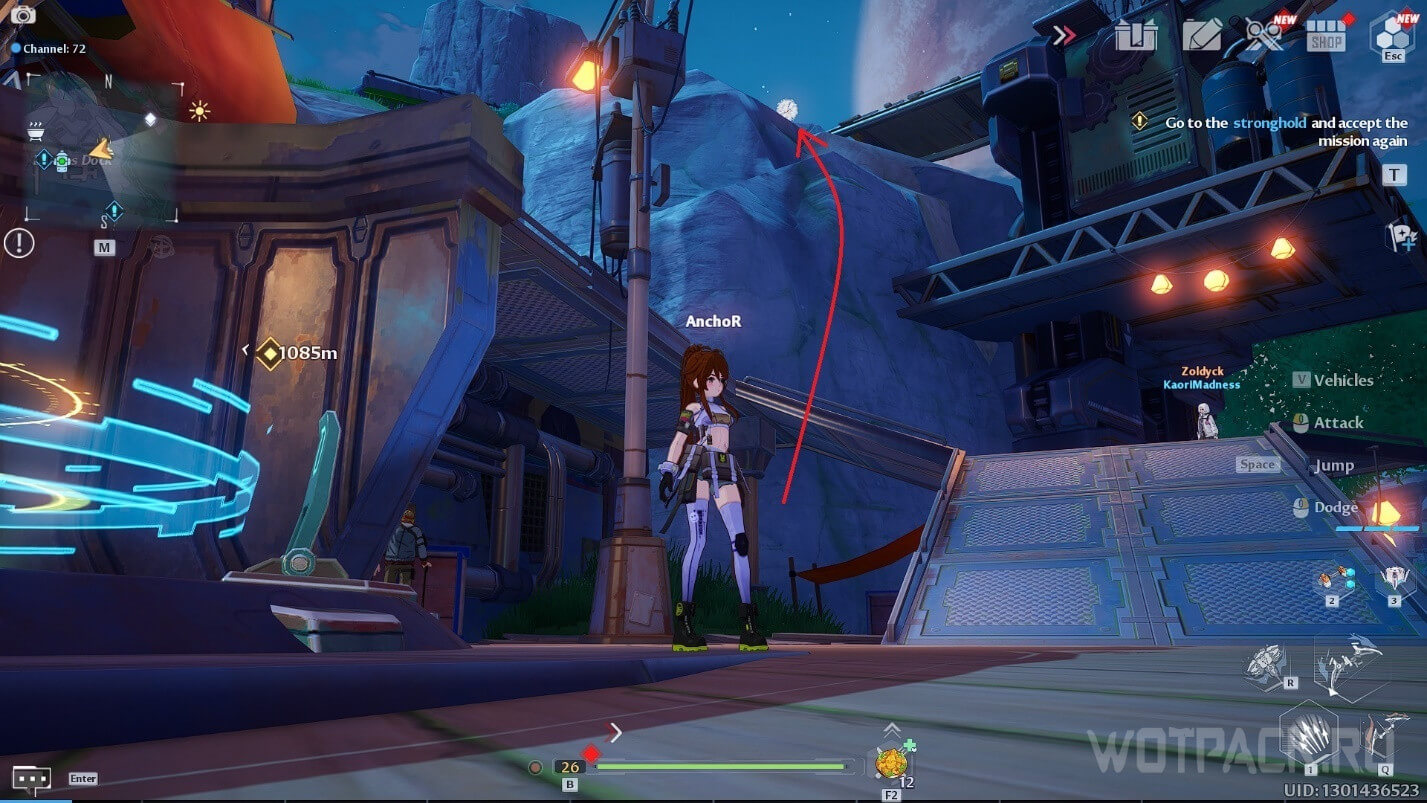
Task: Change the Channel 72 selector
Action: tap(48, 48)
